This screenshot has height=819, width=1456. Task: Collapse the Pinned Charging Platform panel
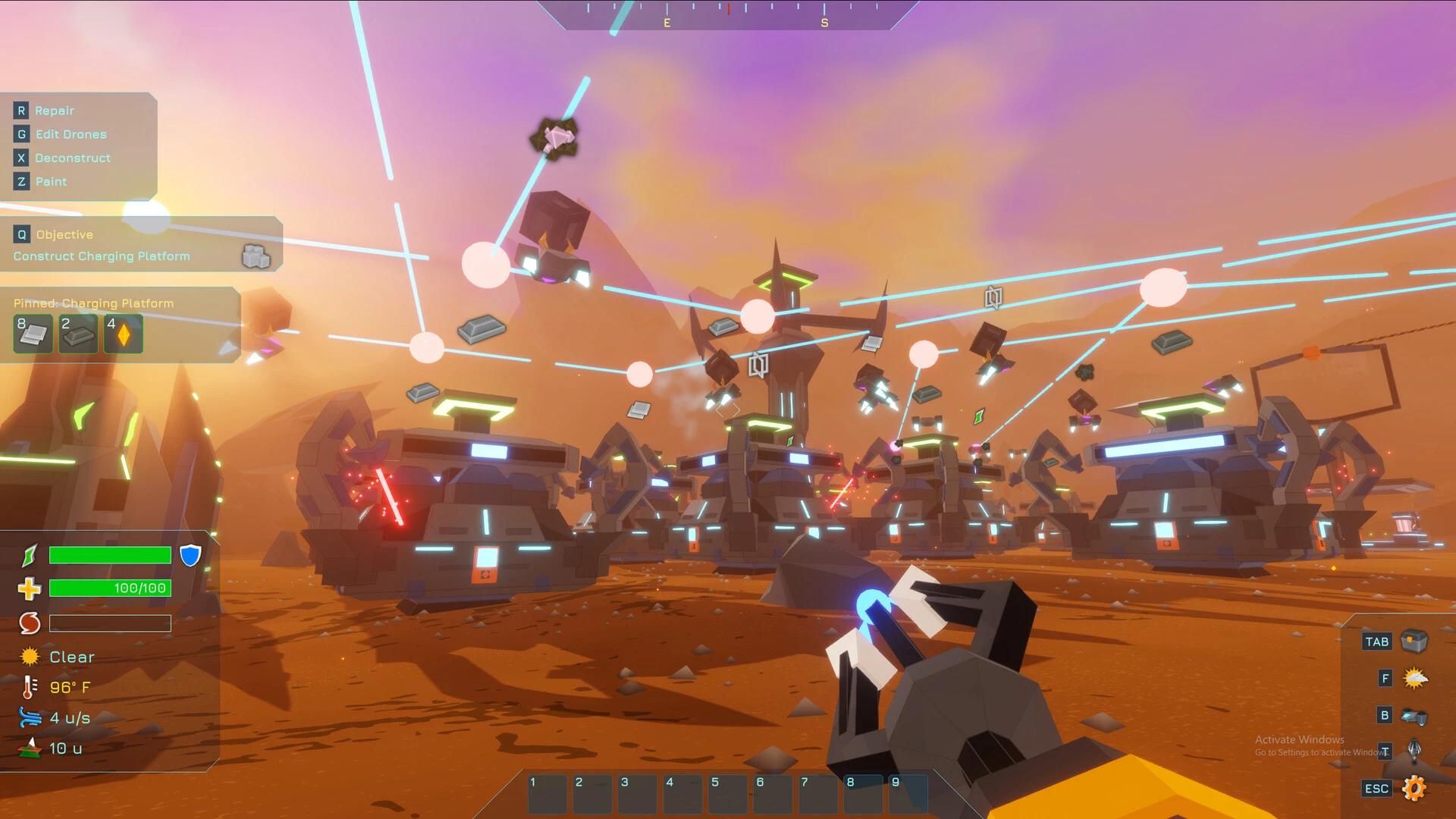pos(93,303)
